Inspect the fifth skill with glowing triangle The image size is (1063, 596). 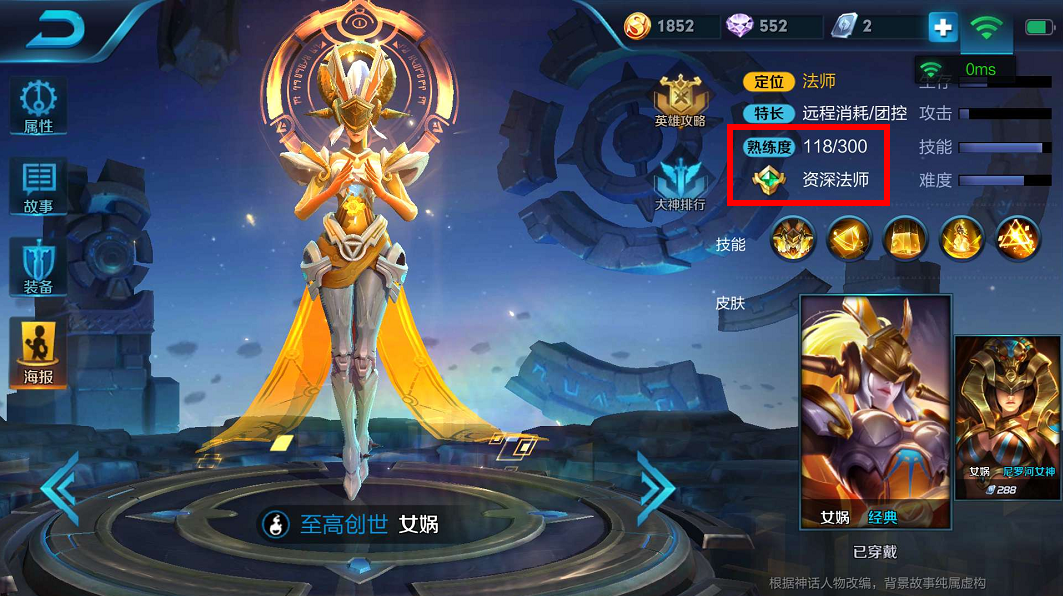tap(1018, 238)
